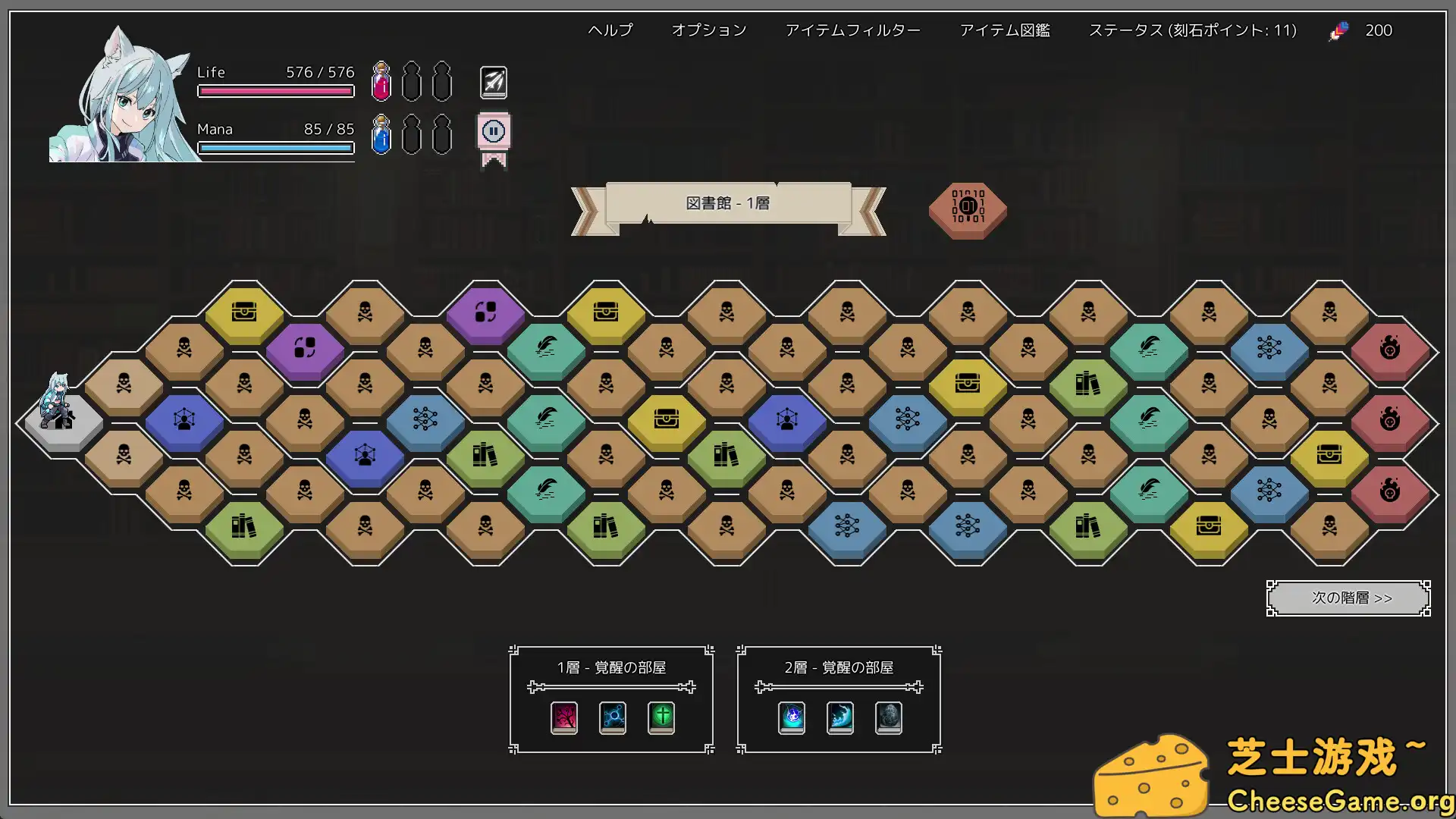1456x819 pixels.
Task: Open the green cross book in 1層 awakening room
Action: pyautogui.click(x=661, y=717)
